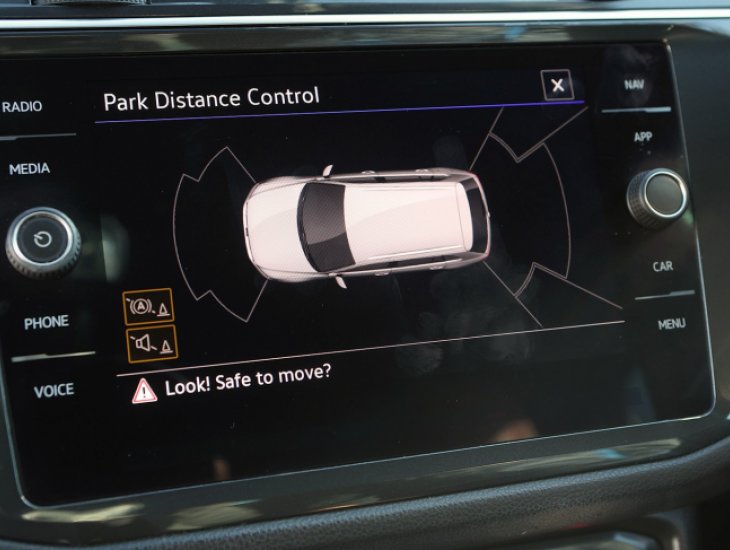Click the power knob button

pos(43,240)
